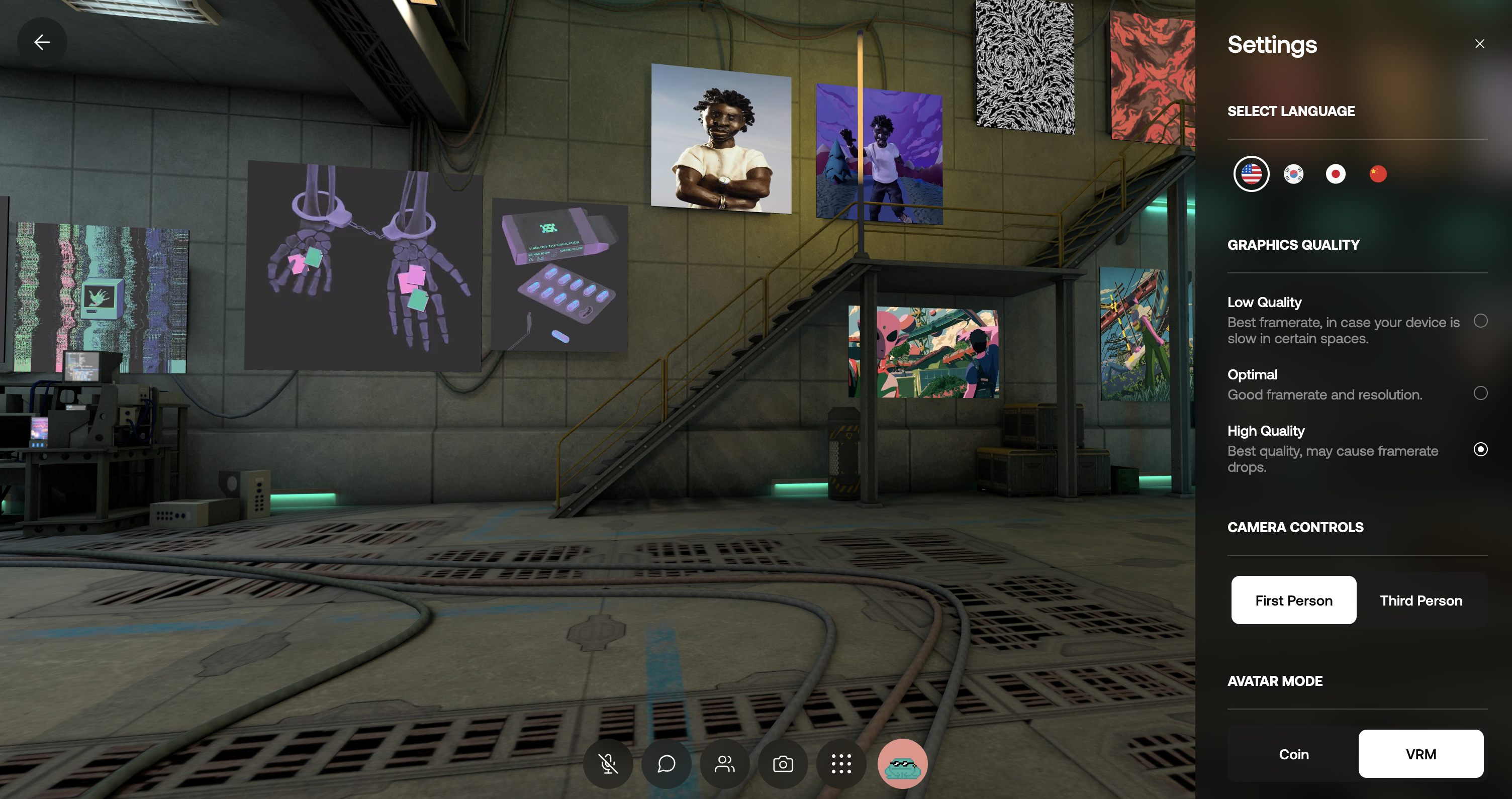The width and height of the screenshot is (1512, 799).
Task: Click the frog avatar profile button
Action: 902,764
